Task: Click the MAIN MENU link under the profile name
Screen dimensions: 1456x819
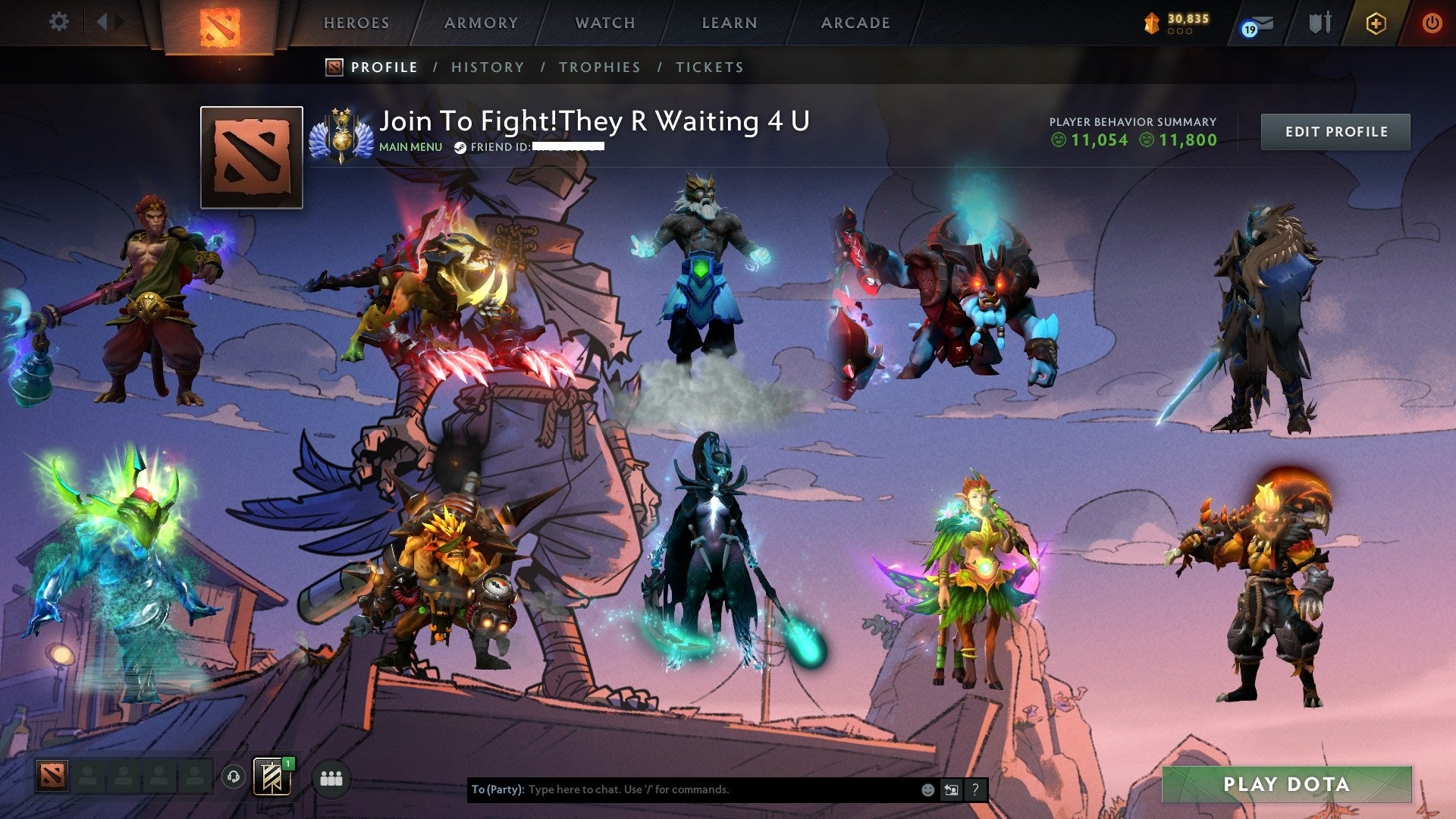Action: 409,146
